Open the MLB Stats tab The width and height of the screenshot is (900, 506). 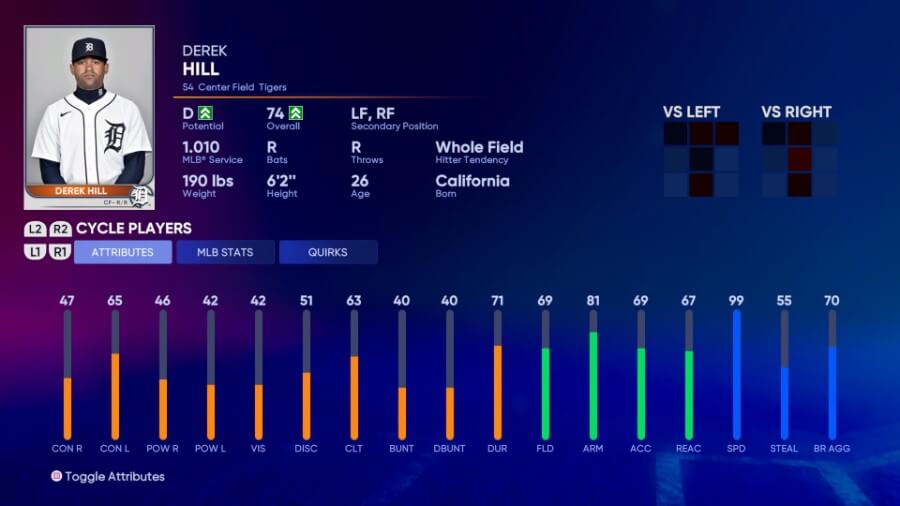(225, 252)
